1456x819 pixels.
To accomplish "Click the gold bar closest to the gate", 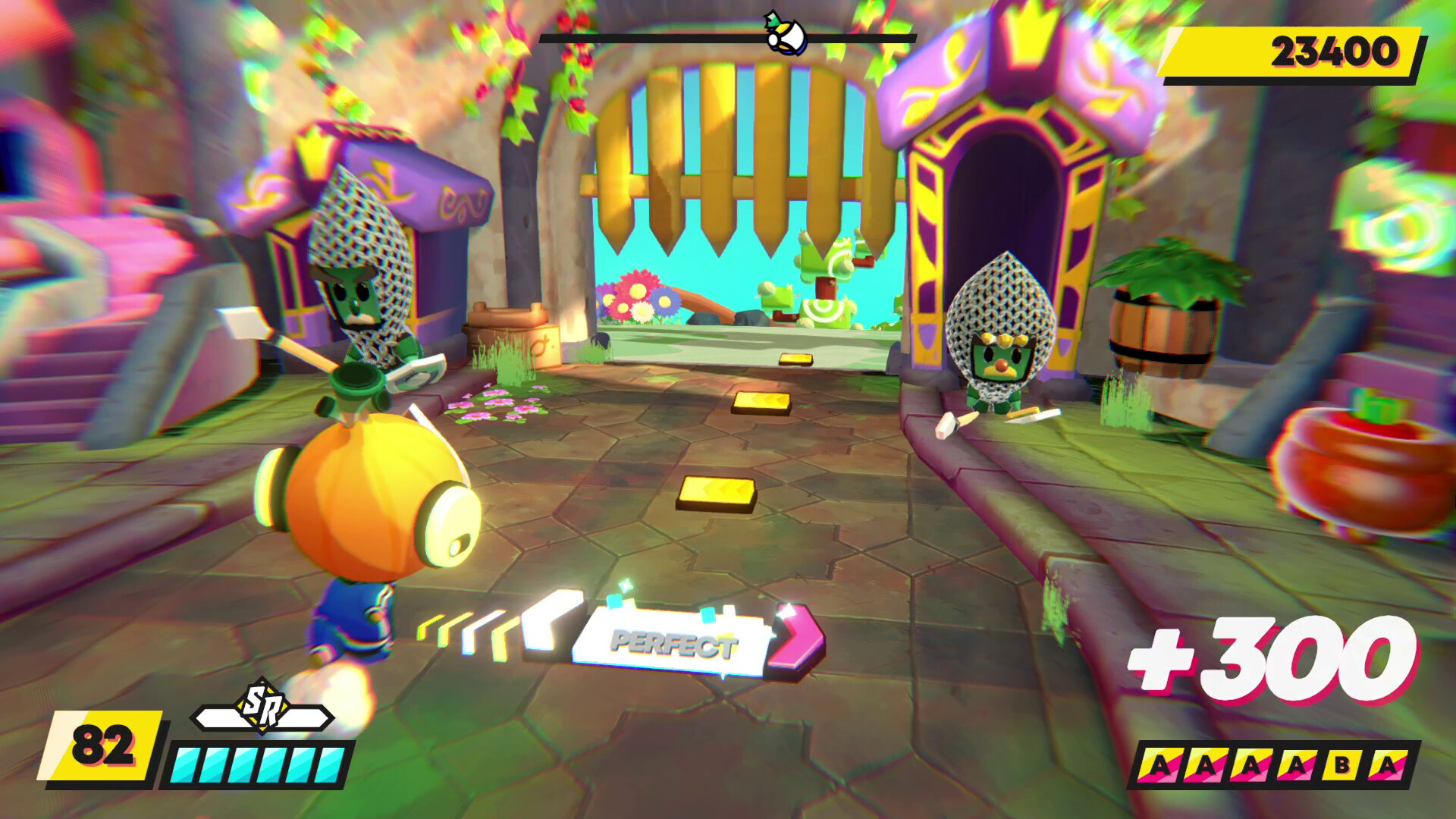I will [x=797, y=357].
